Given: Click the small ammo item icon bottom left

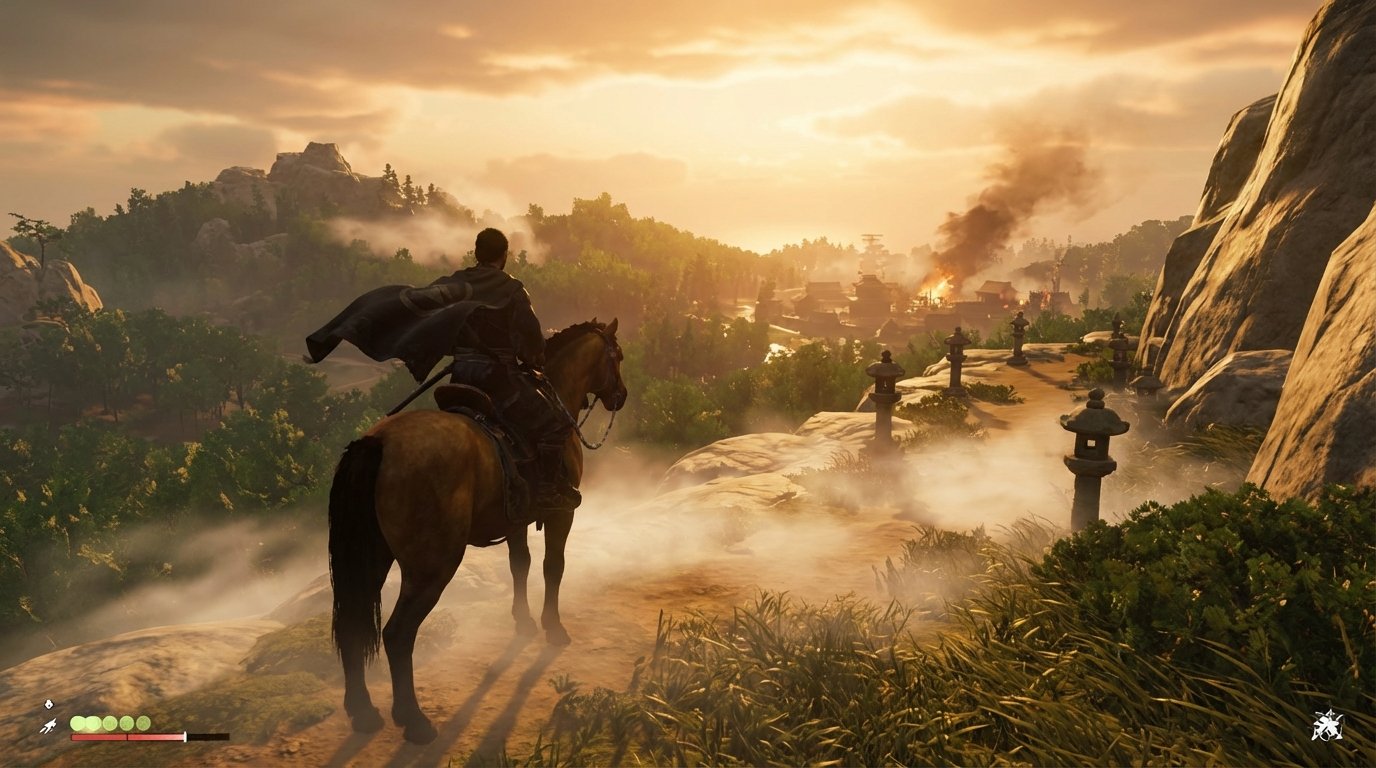Looking at the screenshot, I should click(48, 704).
